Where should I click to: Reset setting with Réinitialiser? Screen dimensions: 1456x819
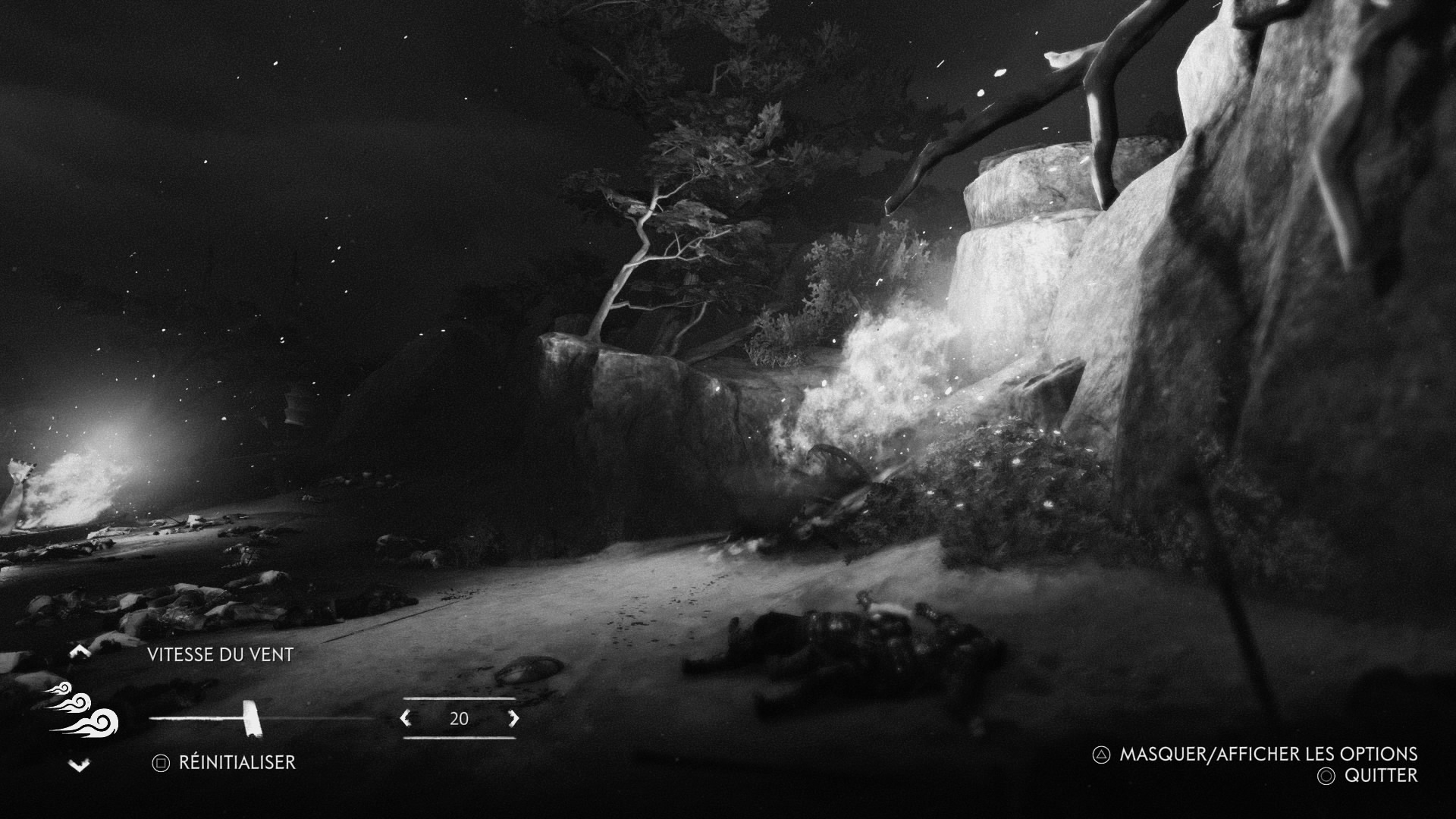click(224, 762)
